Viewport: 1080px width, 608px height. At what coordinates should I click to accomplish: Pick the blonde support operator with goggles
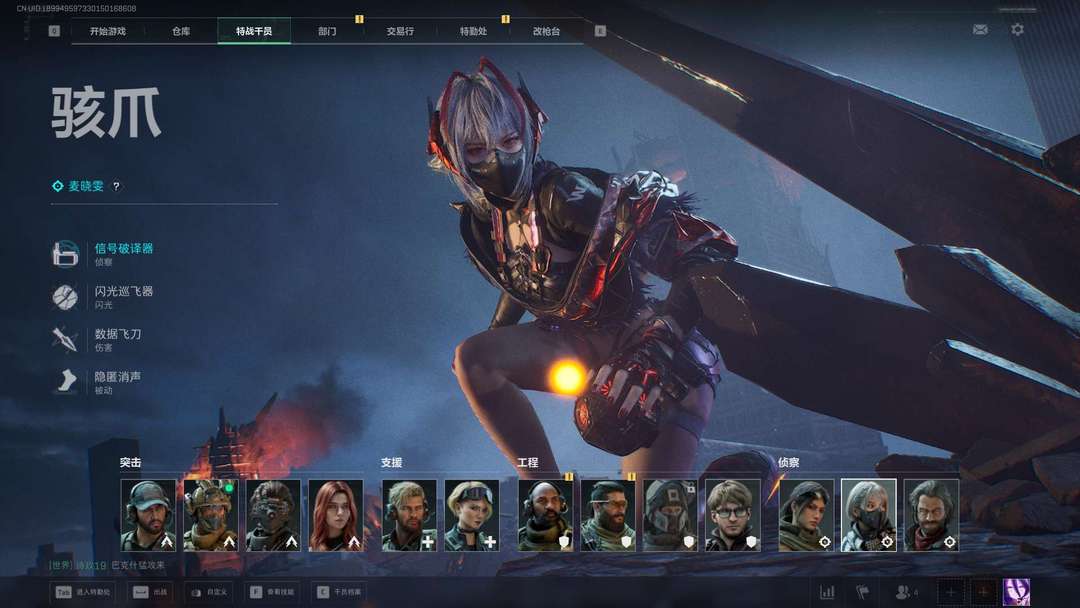click(x=472, y=515)
